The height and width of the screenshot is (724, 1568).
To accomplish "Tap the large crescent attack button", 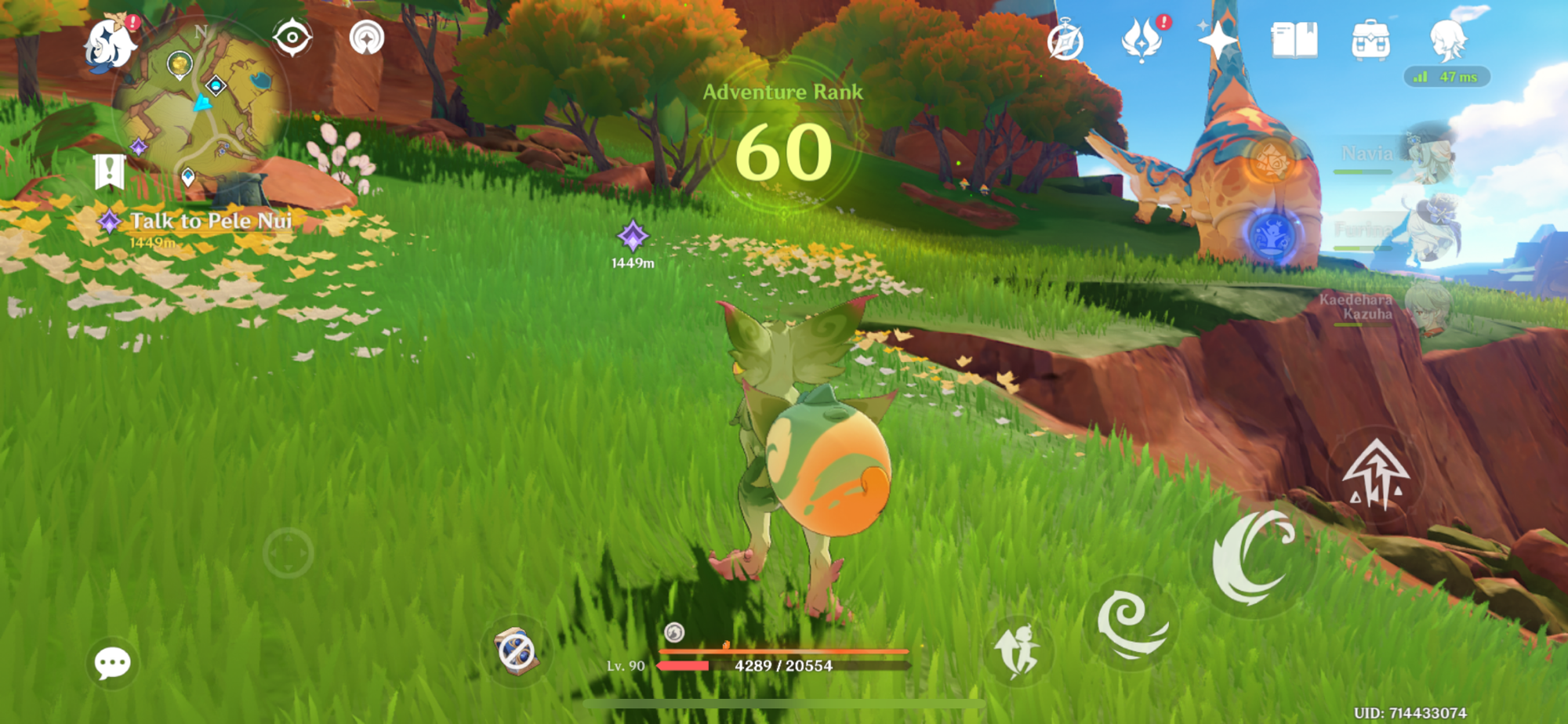I will pos(1251,556).
